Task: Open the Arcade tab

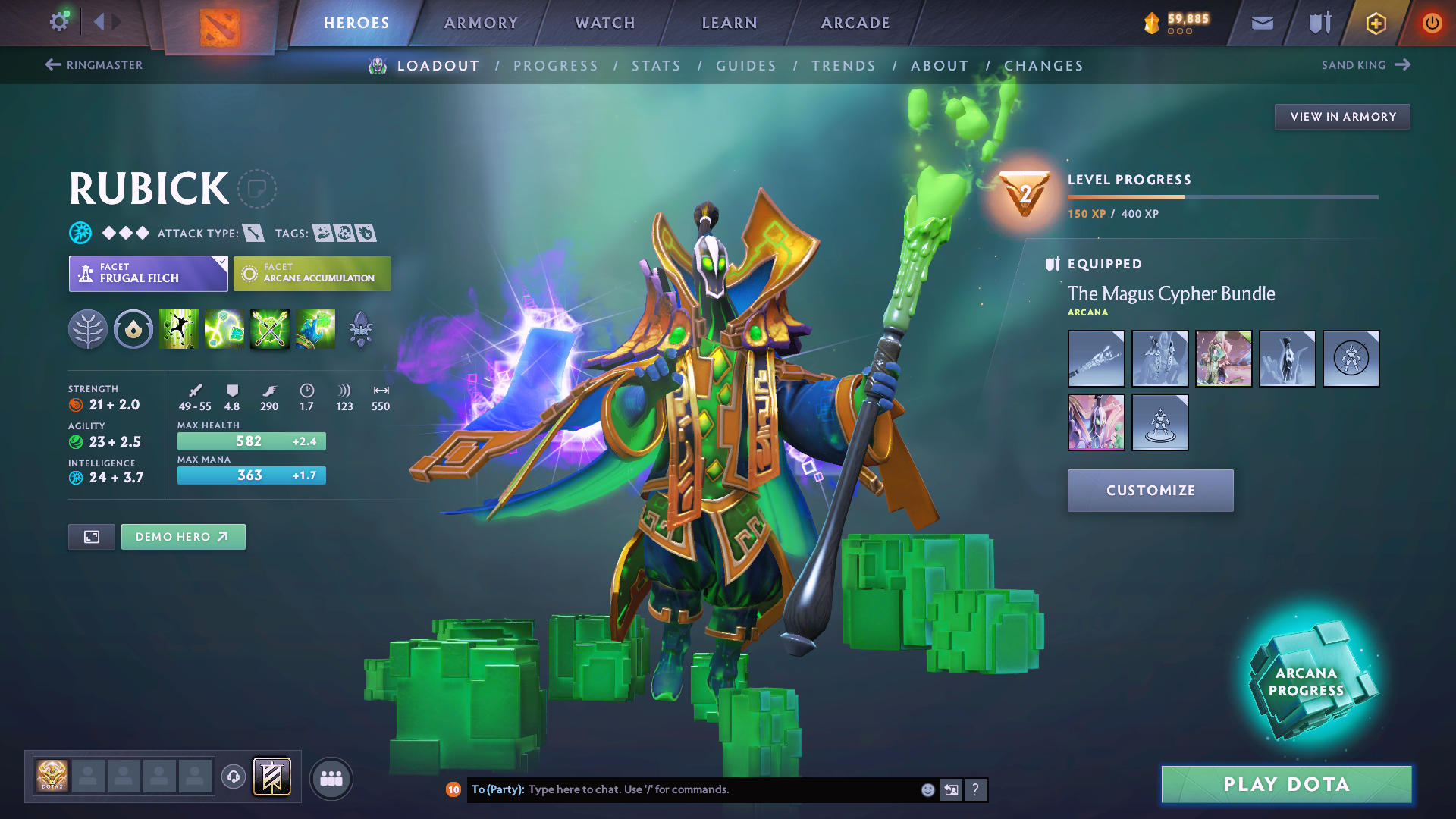Action: tap(855, 23)
